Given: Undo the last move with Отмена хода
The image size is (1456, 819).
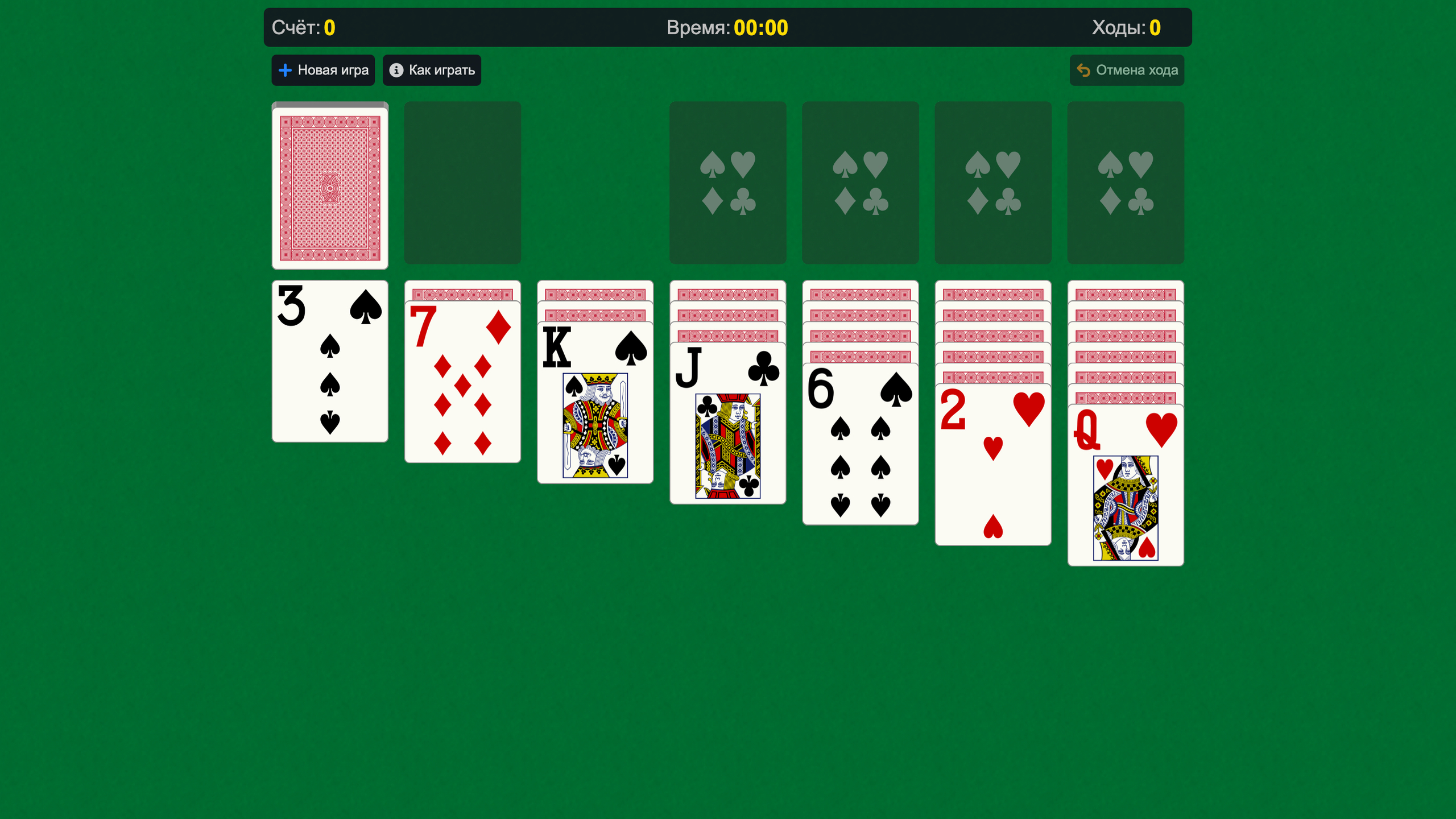Looking at the screenshot, I should coord(1127,70).
